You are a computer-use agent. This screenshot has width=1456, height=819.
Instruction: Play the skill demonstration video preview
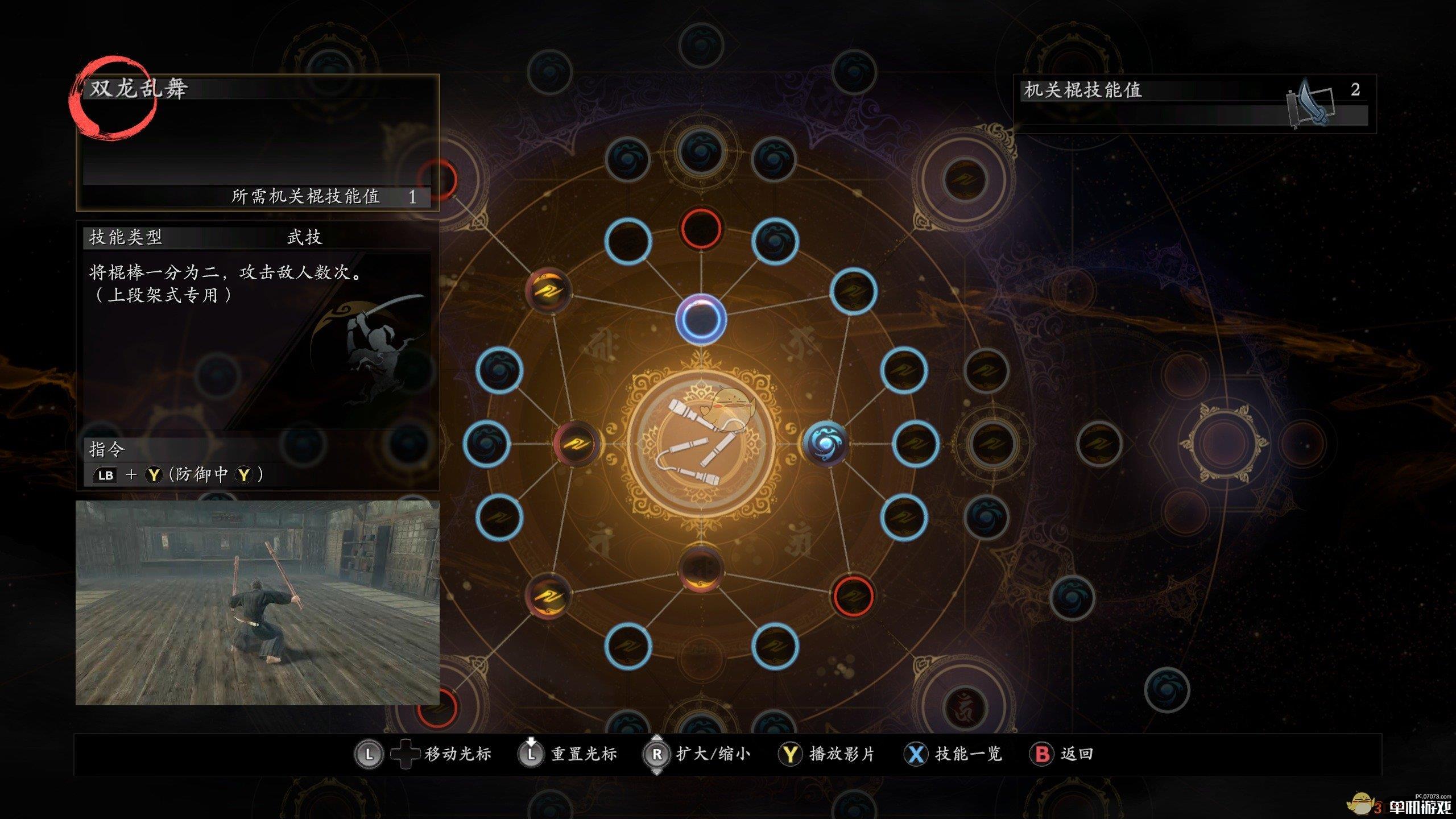tap(257, 603)
